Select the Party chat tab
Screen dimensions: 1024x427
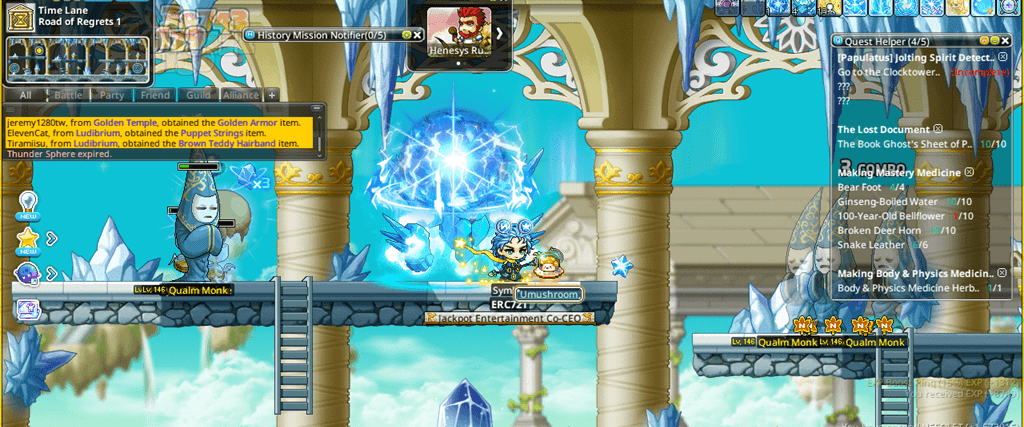[x=112, y=95]
